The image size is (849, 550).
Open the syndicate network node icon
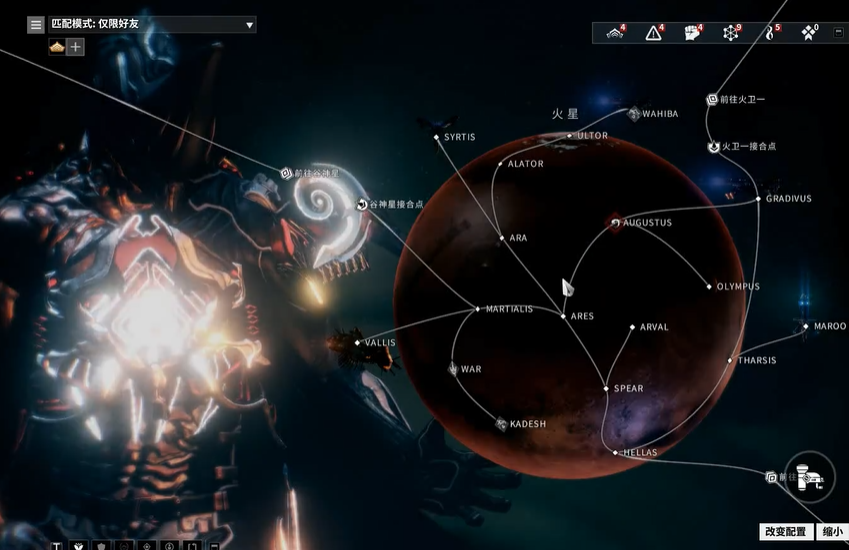click(x=731, y=33)
